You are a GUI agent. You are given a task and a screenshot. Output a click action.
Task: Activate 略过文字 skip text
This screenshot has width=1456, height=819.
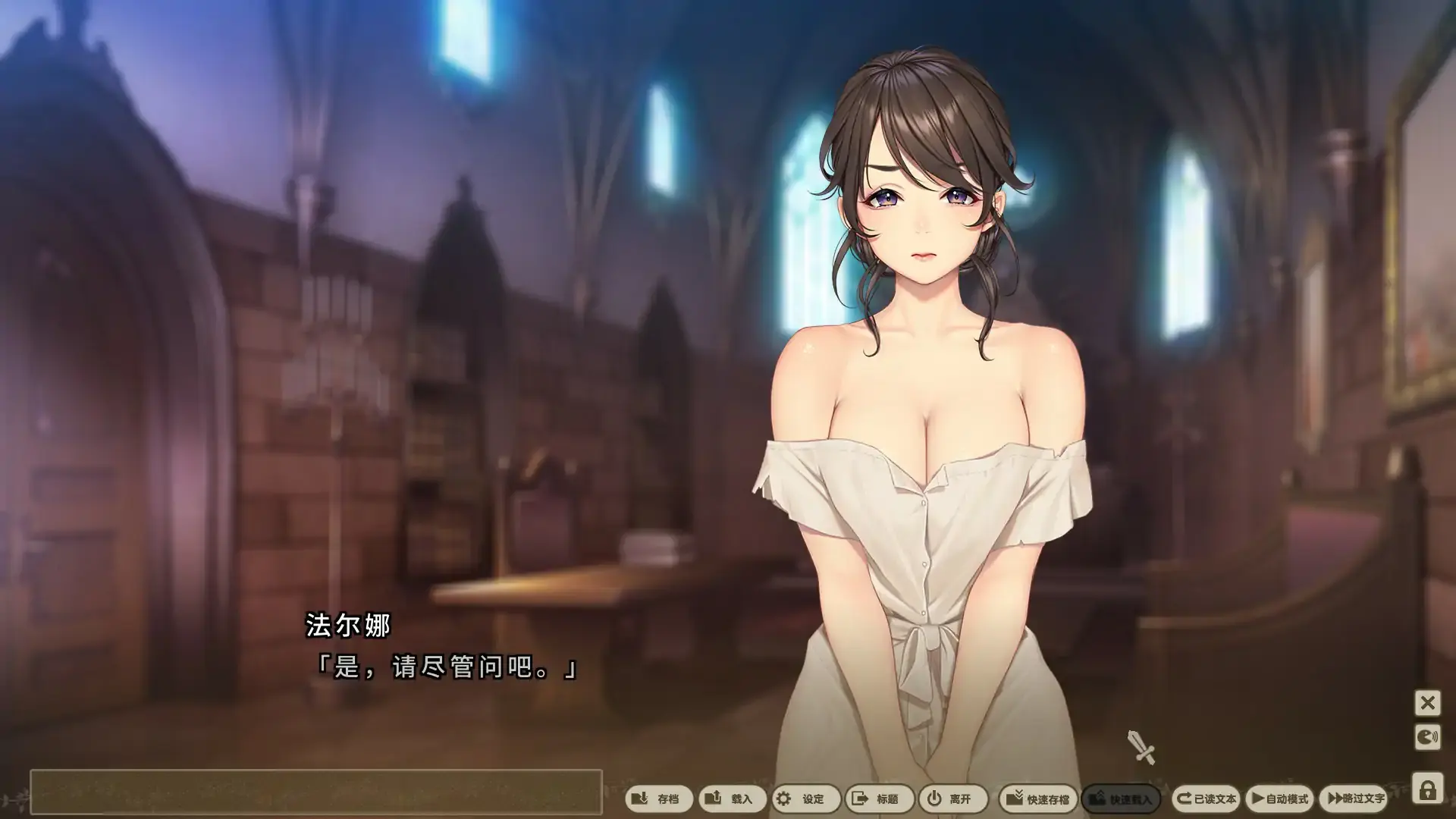point(1356,799)
